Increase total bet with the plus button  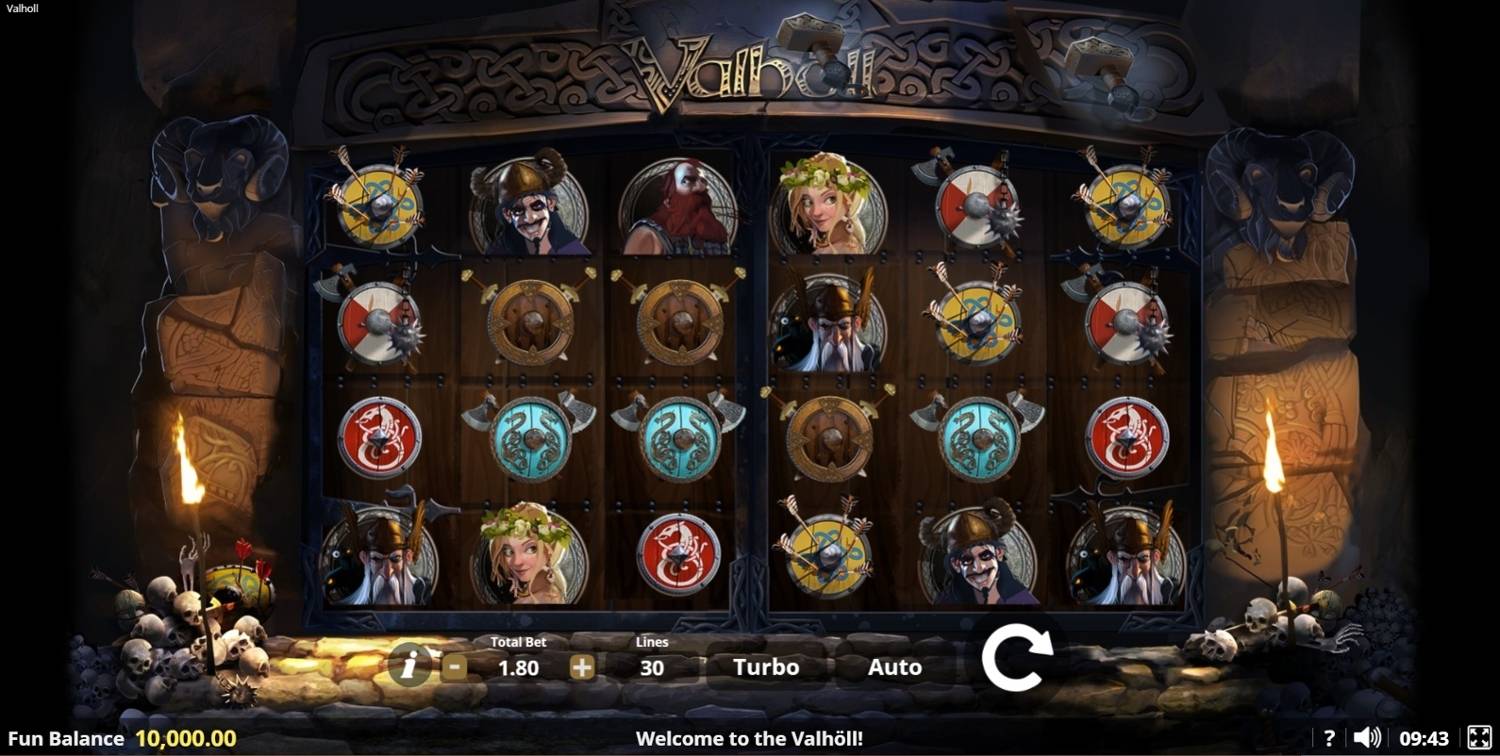[582, 667]
